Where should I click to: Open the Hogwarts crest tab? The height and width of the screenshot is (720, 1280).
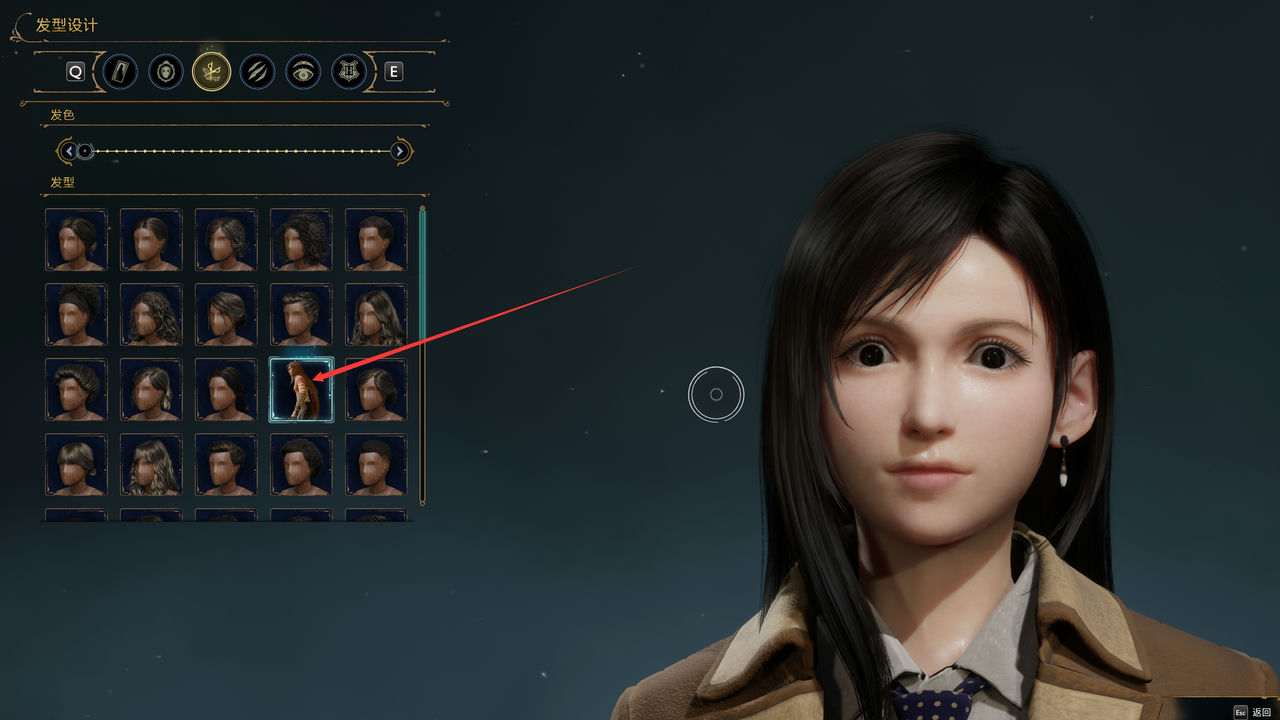point(349,72)
